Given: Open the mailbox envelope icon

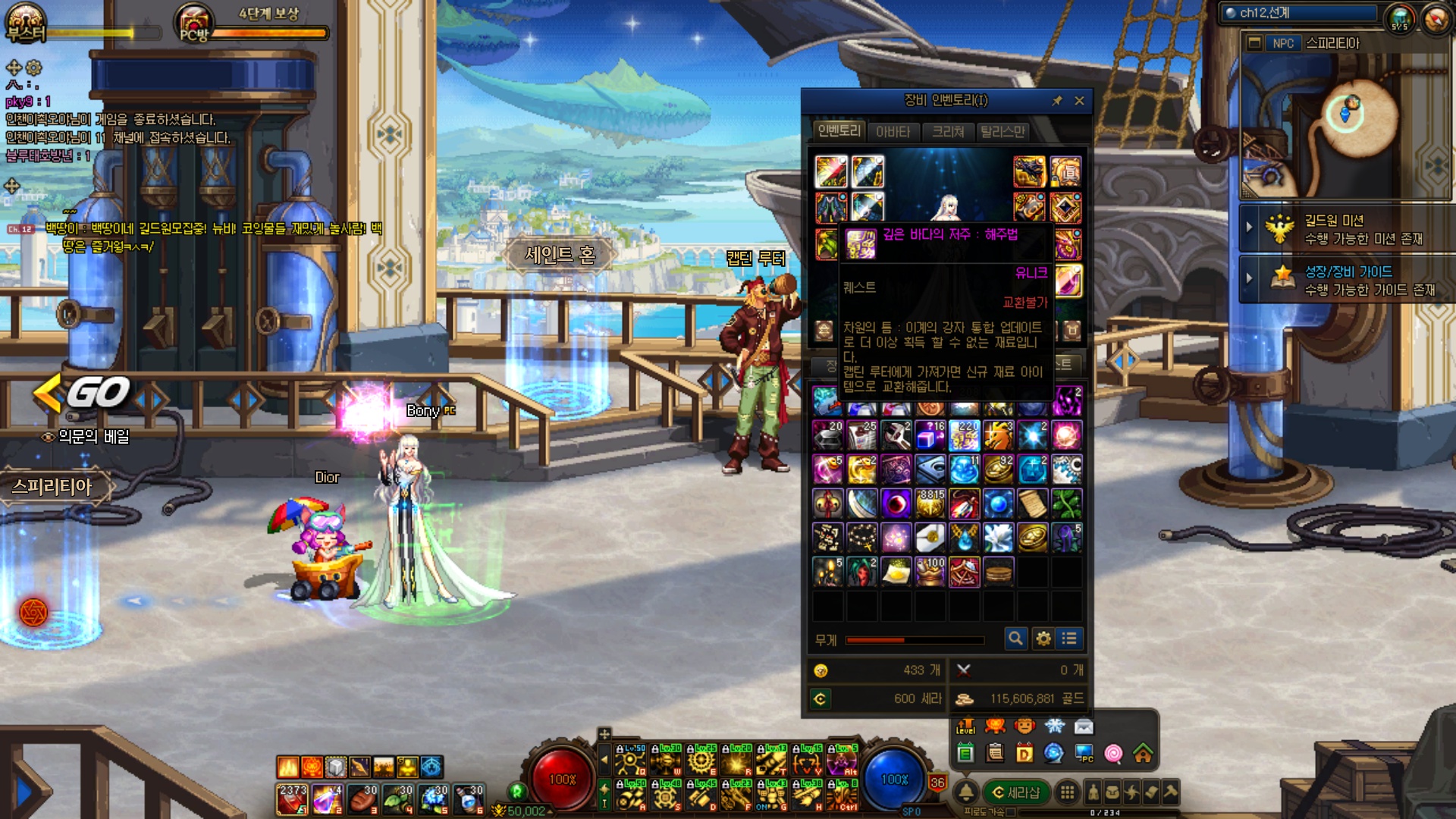Looking at the screenshot, I should pos(1084,727).
